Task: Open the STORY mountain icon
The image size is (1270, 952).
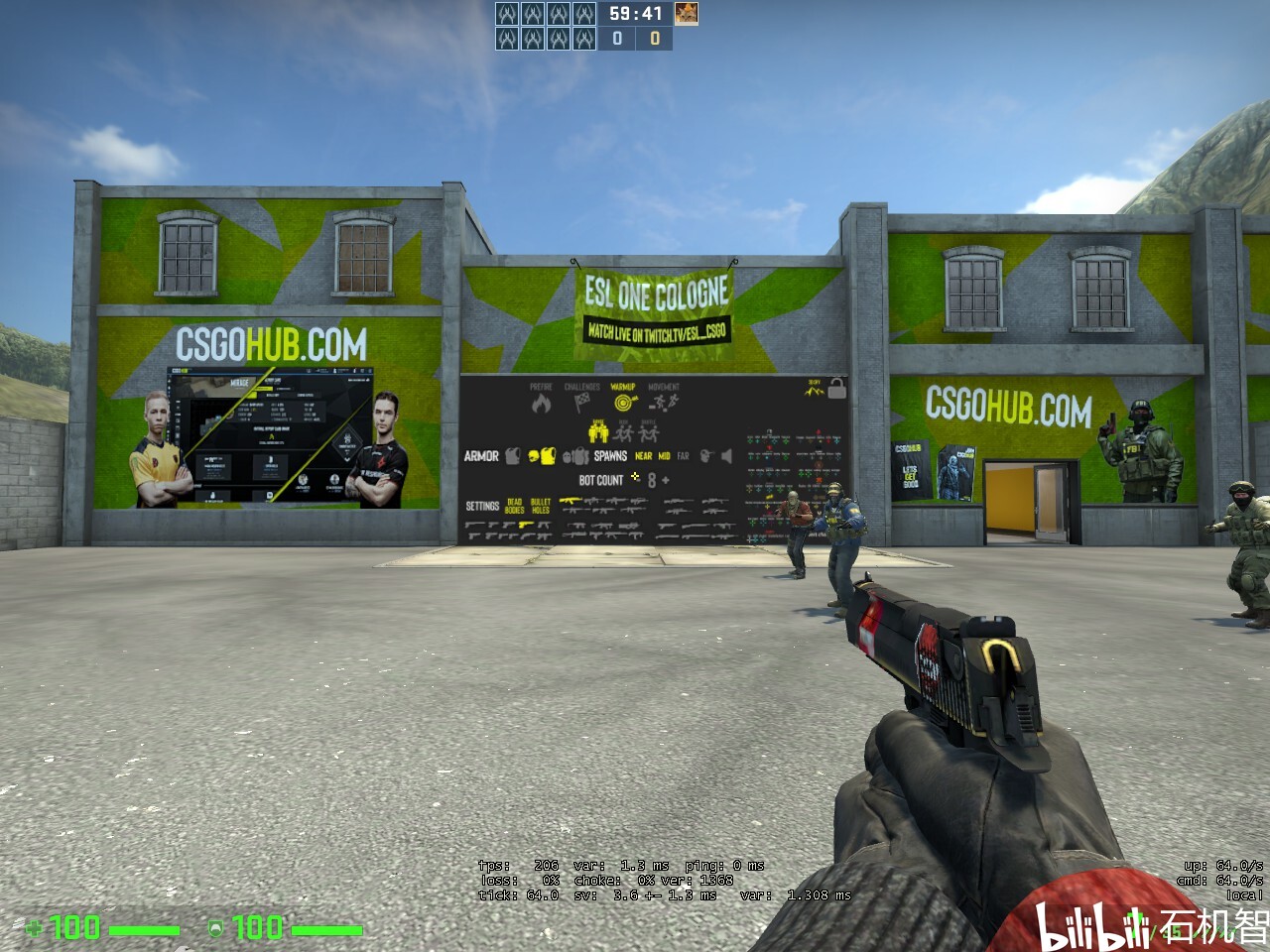Action: [x=813, y=390]
